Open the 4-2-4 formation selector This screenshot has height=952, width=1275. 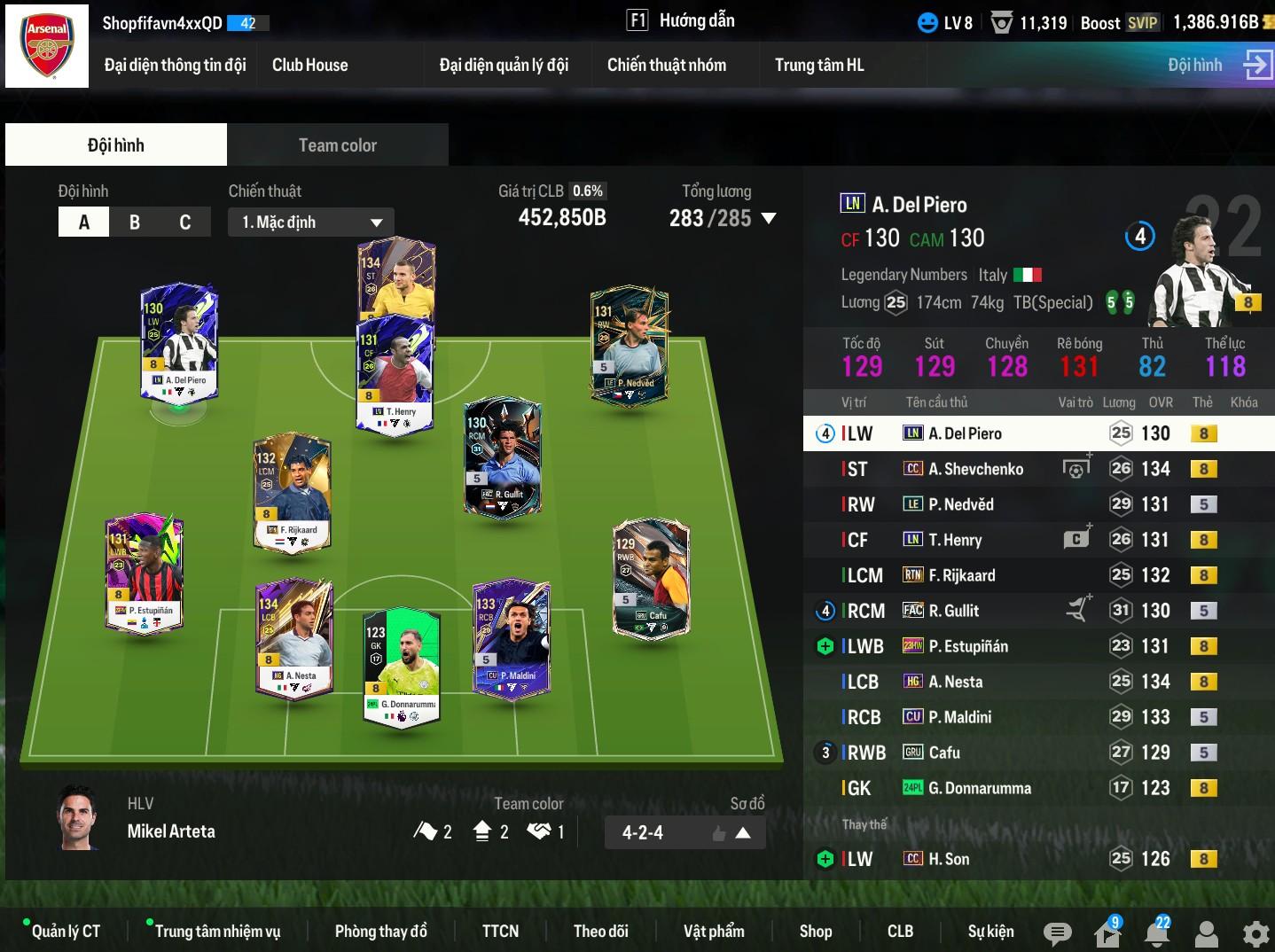(684, 832)
